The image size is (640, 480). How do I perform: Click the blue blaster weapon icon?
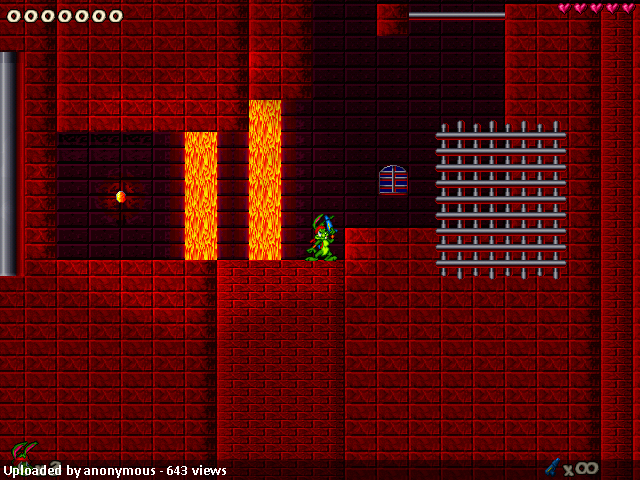coord(552,466)
